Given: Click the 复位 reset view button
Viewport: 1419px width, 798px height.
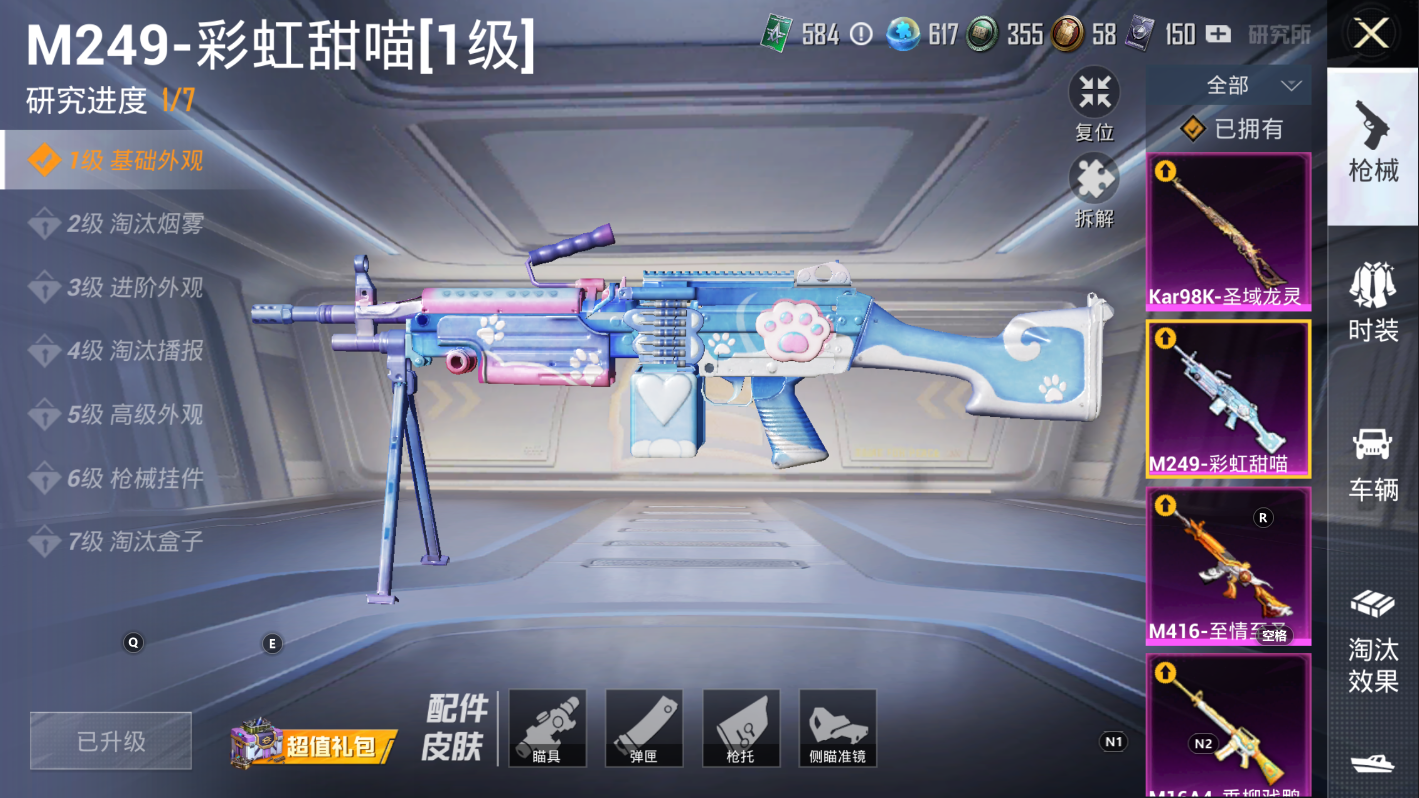Looking at the screenshot, I should [1094, 105].
